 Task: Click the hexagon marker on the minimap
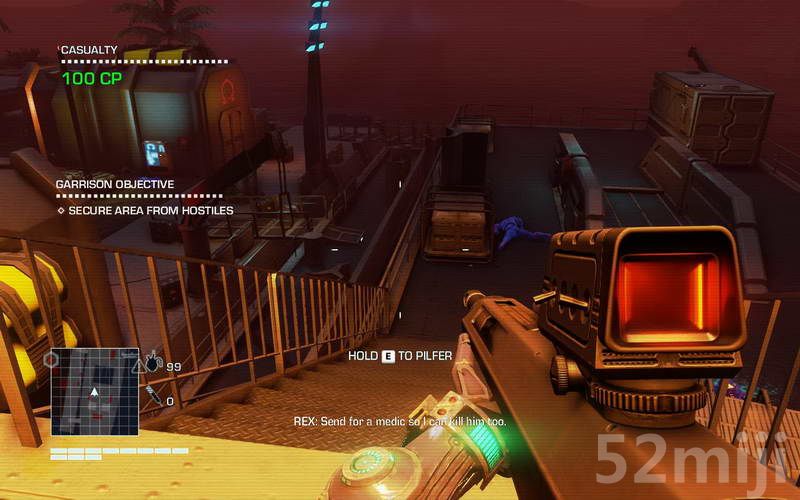[x=52, y=359]
